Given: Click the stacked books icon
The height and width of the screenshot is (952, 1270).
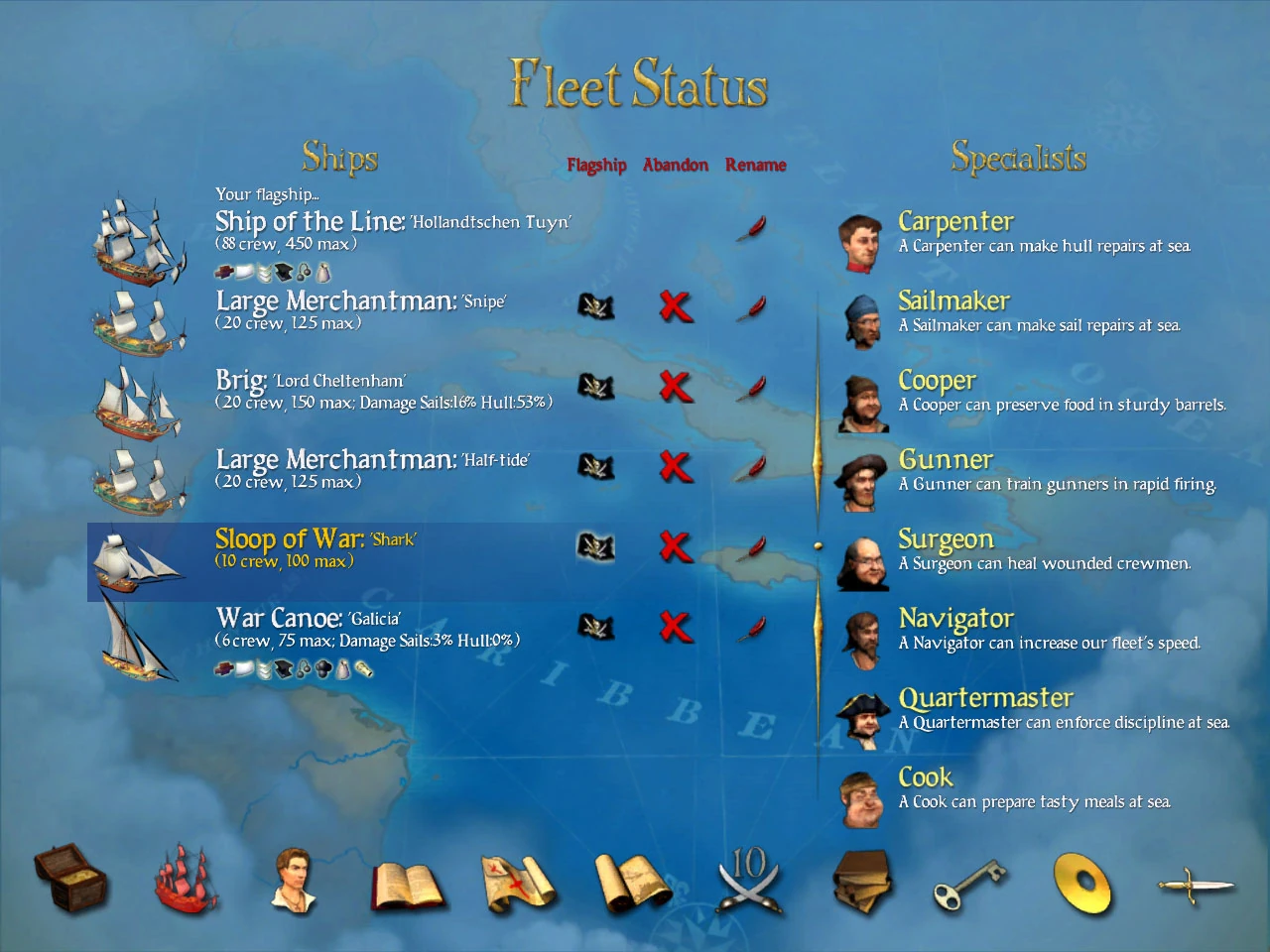Looking at the screenshot, I should [861, 882].
